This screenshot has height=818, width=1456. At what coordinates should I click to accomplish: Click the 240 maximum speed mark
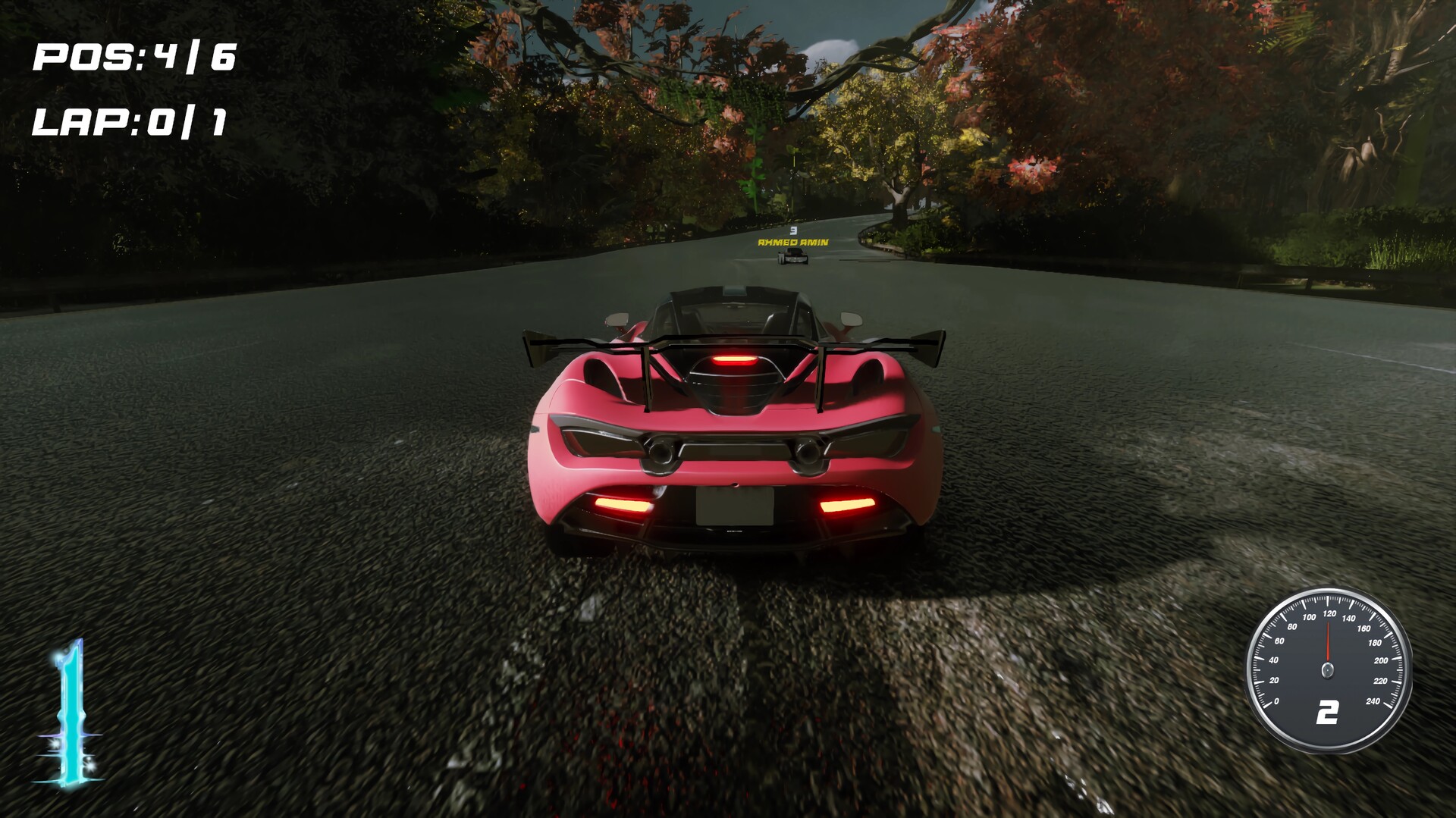point(1373,701)
